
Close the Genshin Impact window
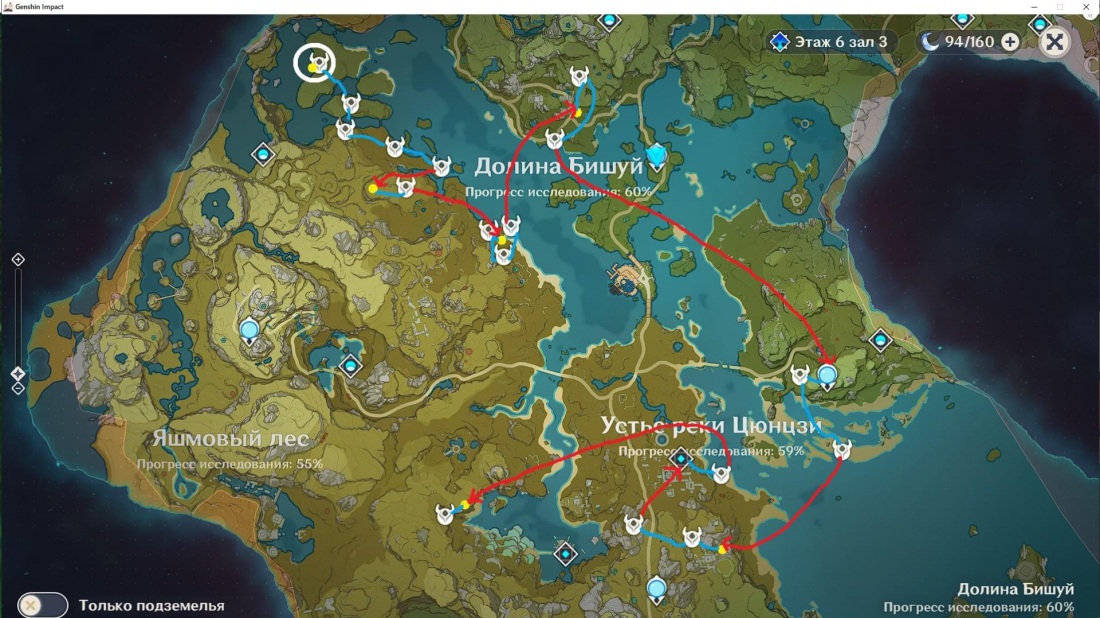point(1087,7)
